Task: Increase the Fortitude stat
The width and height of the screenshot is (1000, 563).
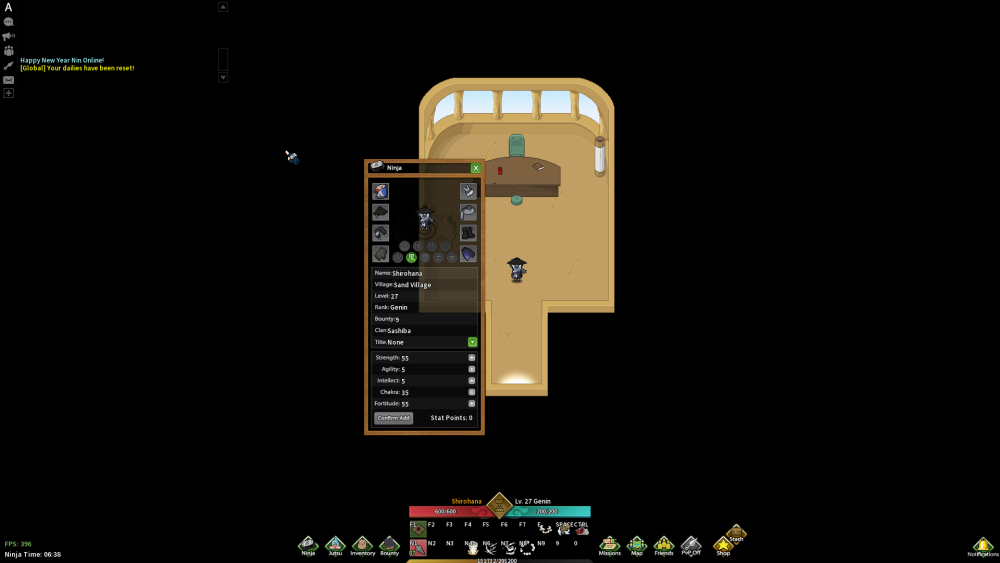Action: point(472,403)
